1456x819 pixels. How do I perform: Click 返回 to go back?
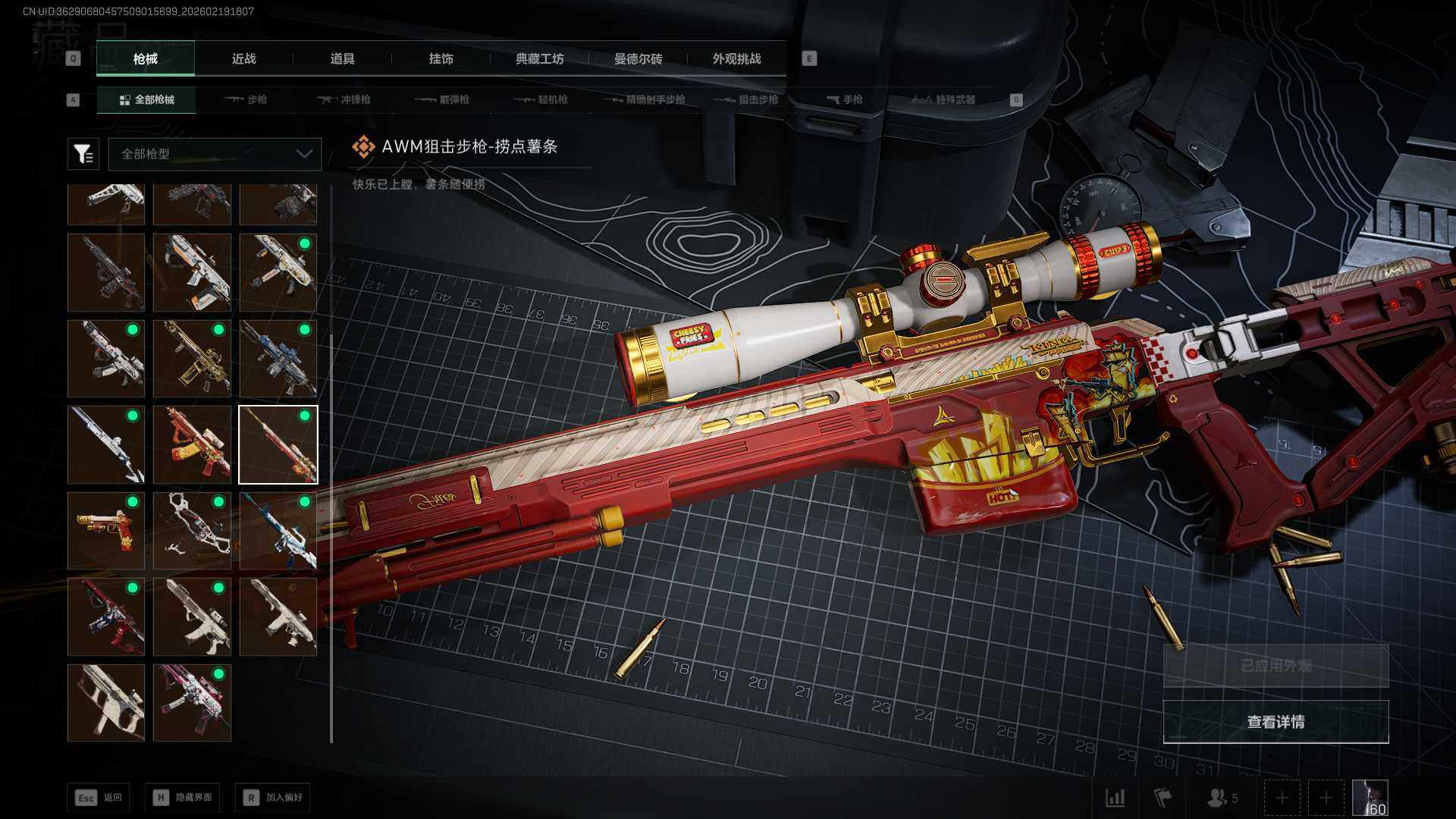coord(98,797)
